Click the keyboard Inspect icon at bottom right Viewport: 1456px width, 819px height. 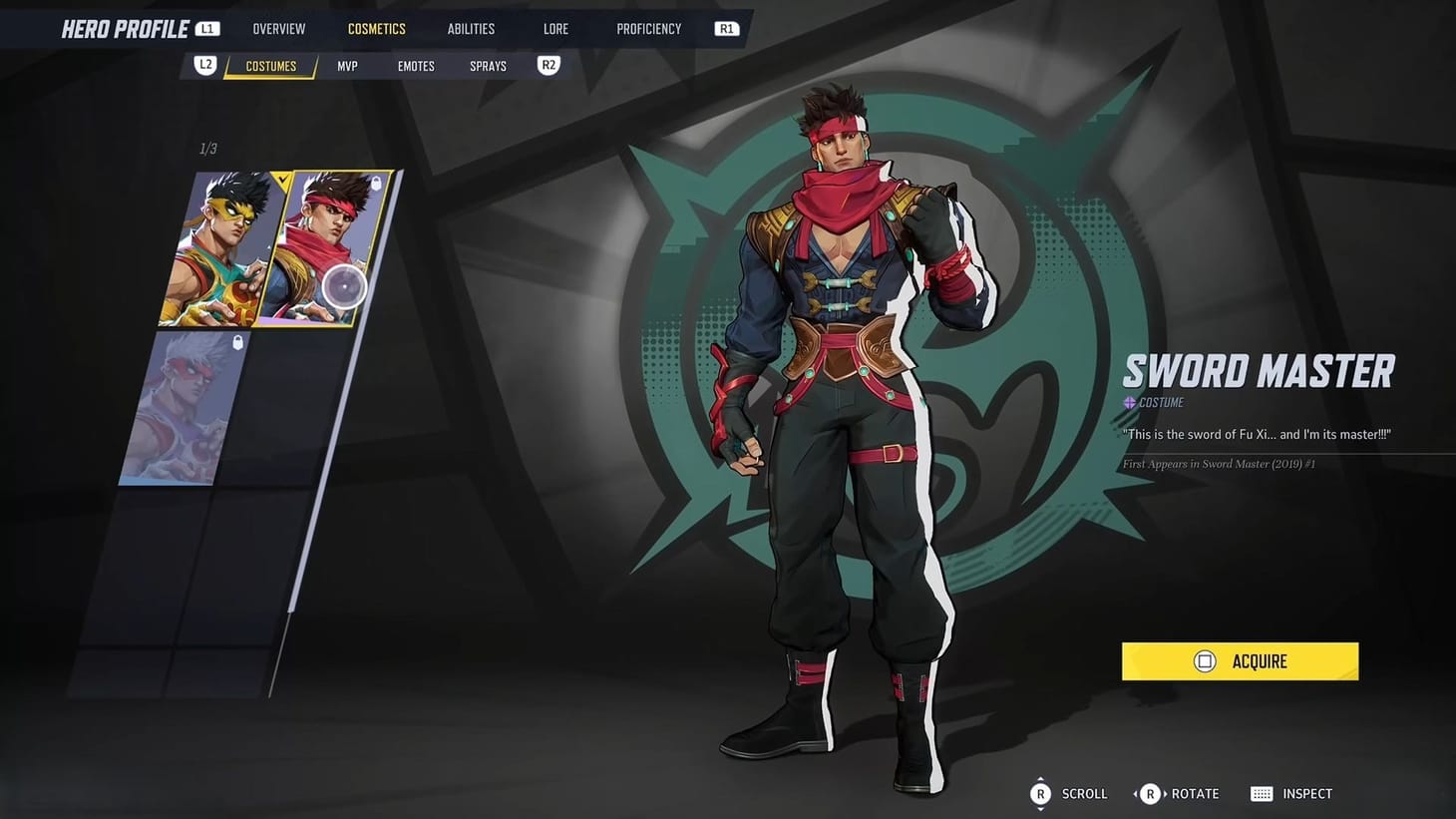tap(1261, 793)
